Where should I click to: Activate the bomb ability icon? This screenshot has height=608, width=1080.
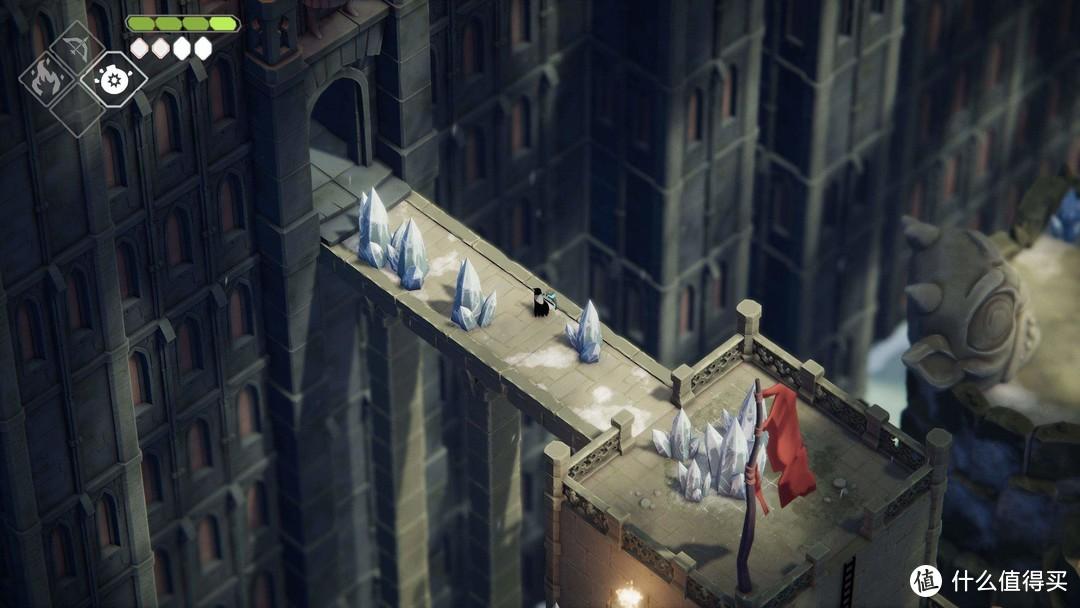[x=112, y=78]
